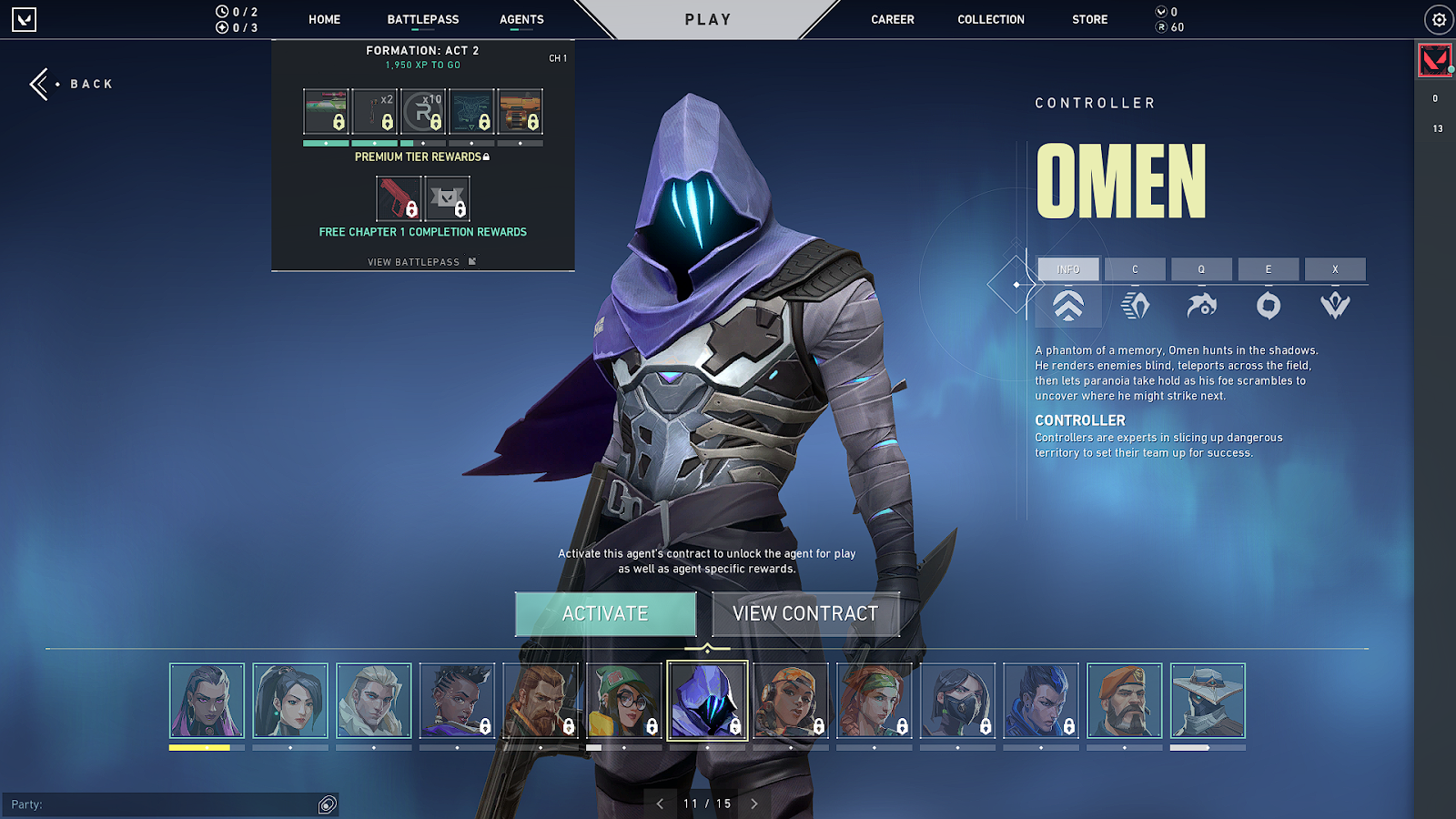Image resolution: width=1456 pixels, height=819 pixels.
Task: Show Omen's X ultimate ability tab
Action: [1335, 269]
